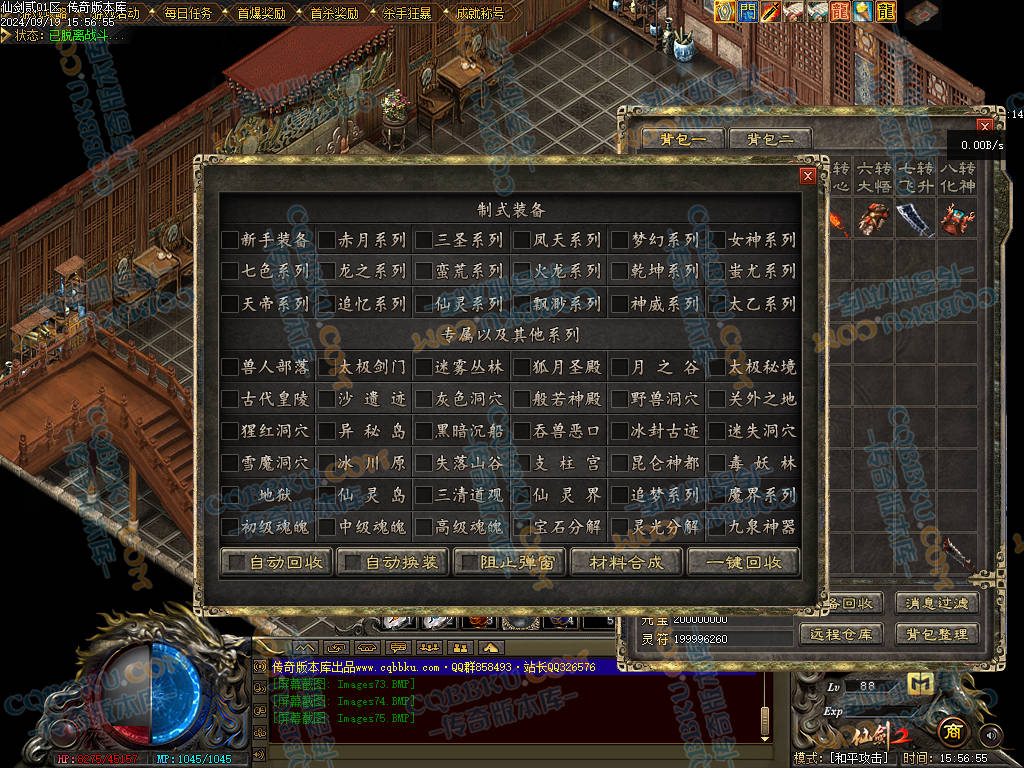
Task: Click the 背包整理 sort button
Action: point(937,634)
